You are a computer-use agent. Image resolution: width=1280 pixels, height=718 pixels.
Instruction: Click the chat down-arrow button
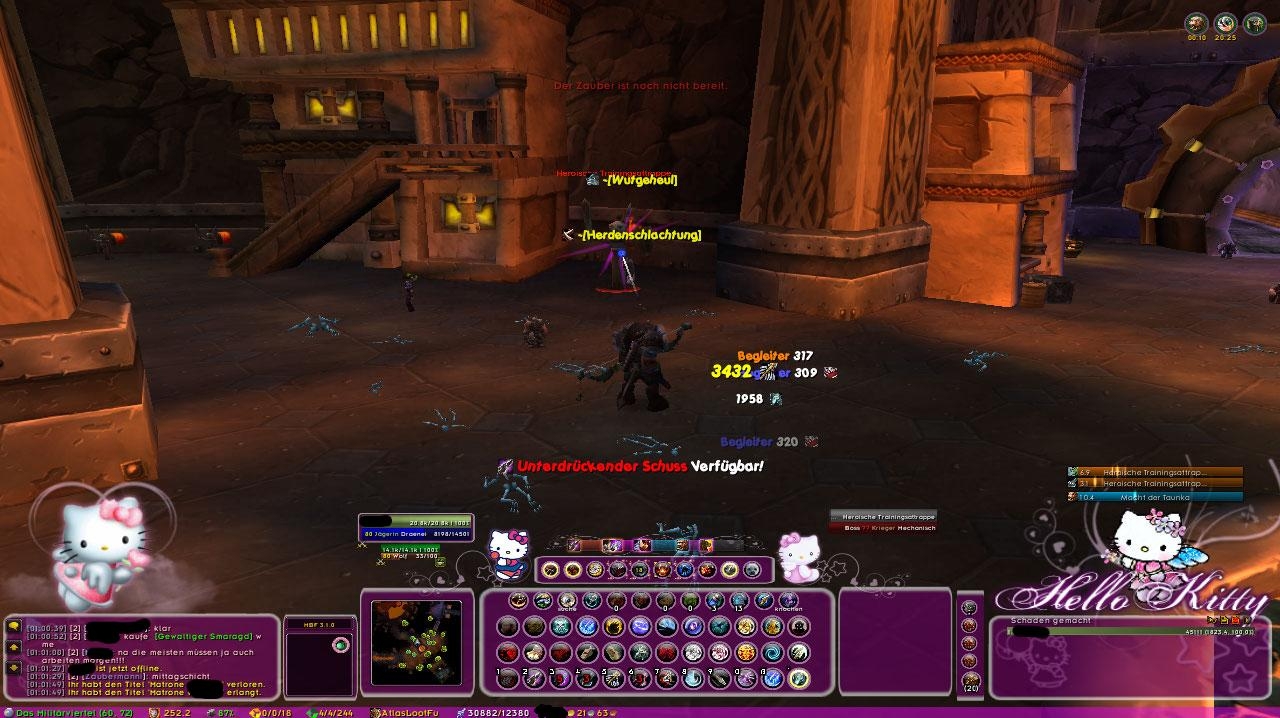[x=14, y=667]
